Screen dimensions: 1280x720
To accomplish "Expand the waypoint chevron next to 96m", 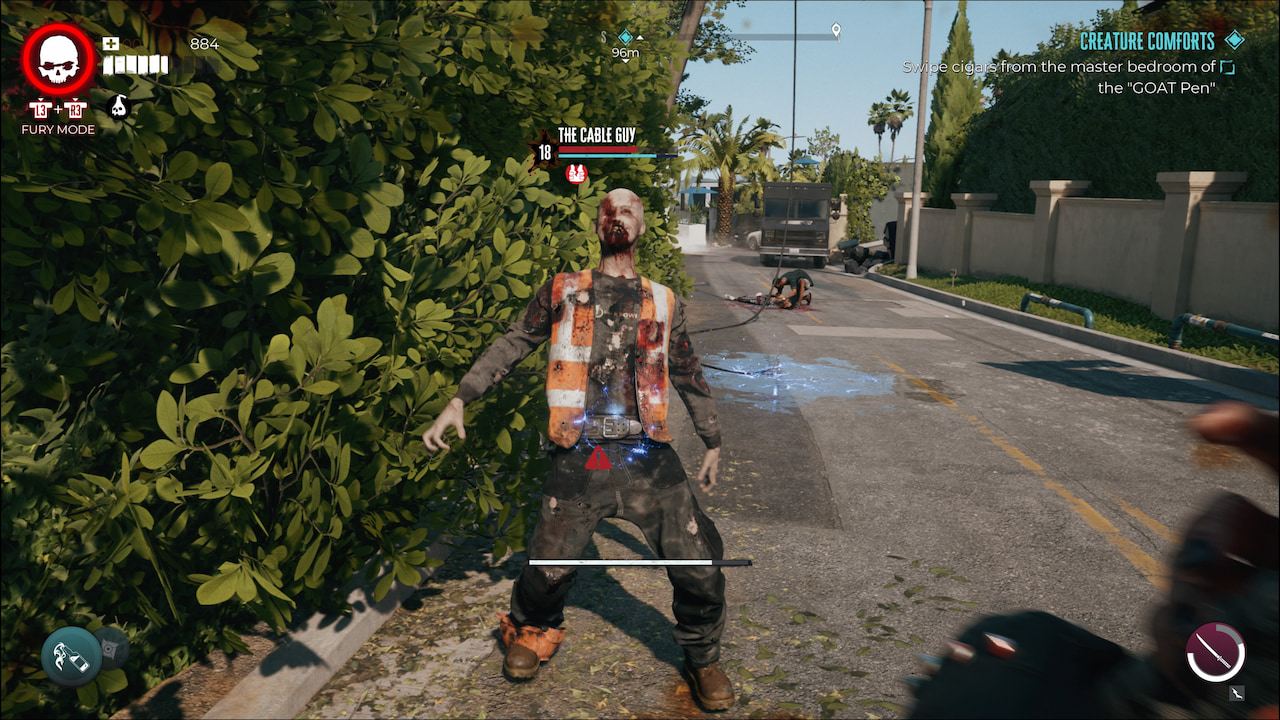I will click(640, 37).
